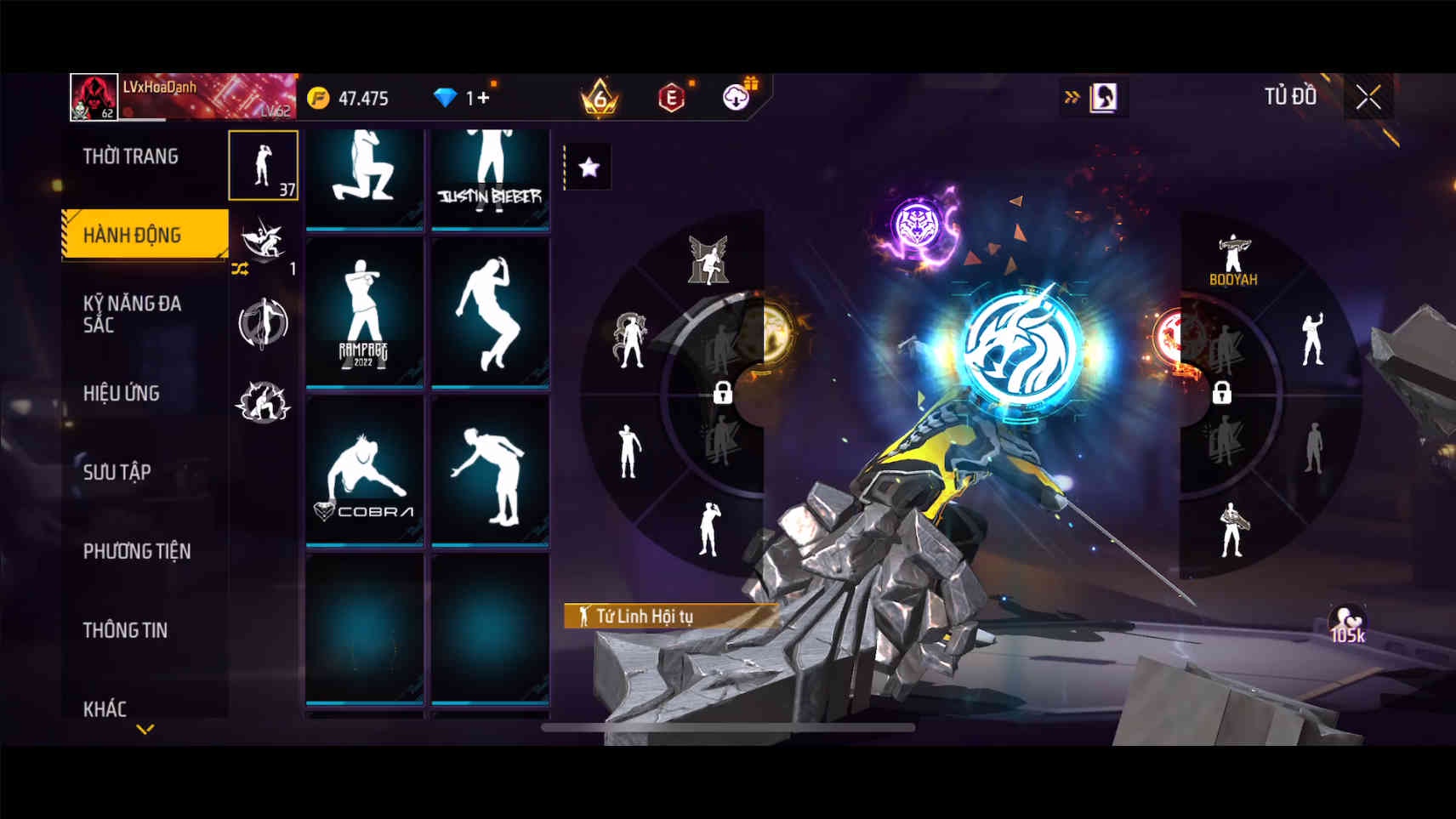Viewport: 1456px width, 819px height.
Task: Open the Hiệu Ứng category
Action: (x=122, y=393)
